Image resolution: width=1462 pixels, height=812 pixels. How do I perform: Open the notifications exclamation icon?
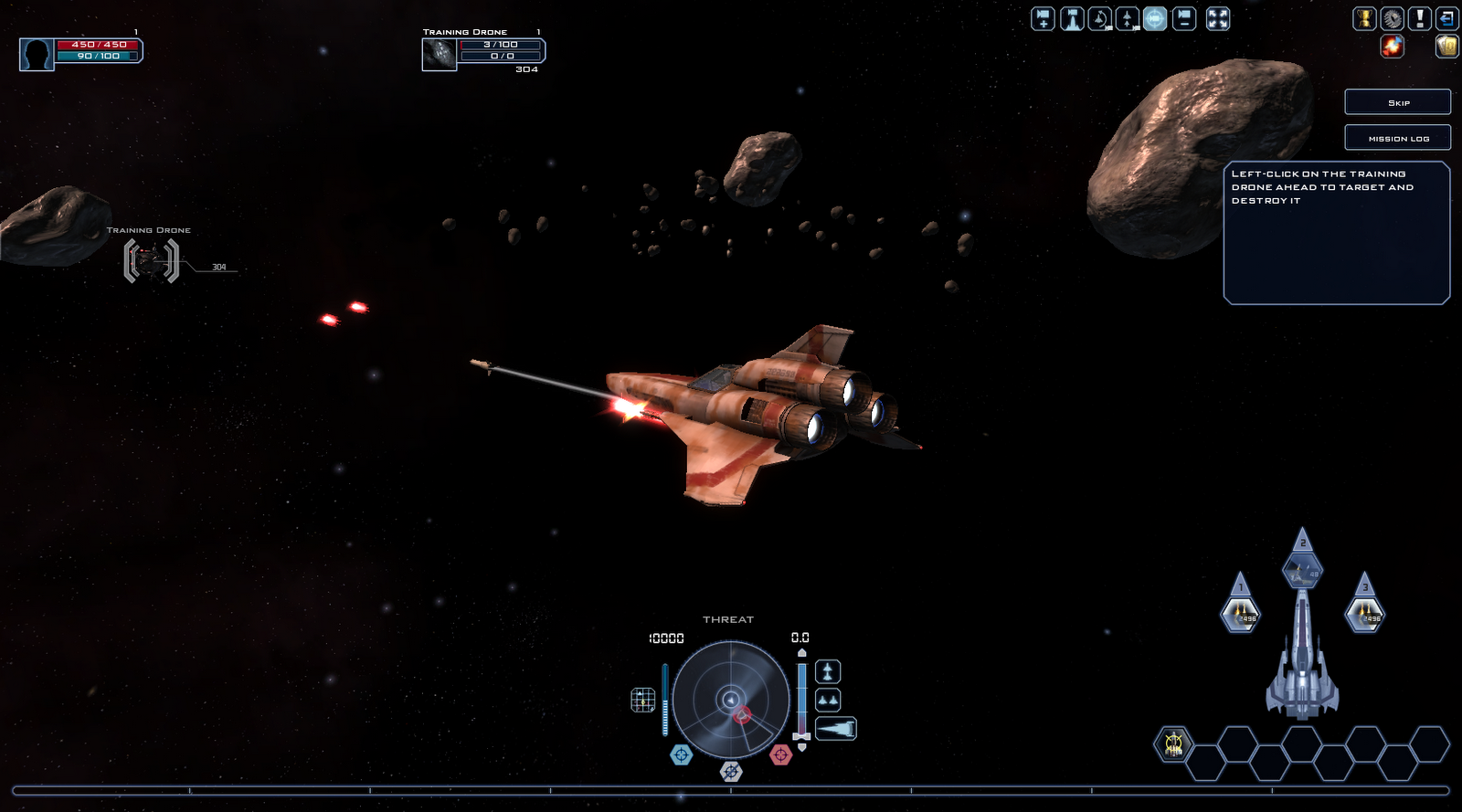1421,18
